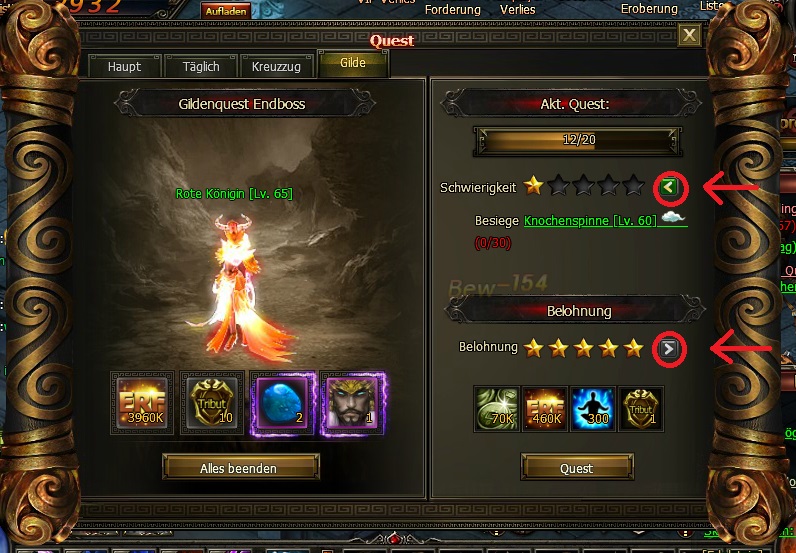Close the Quest window
Screen dimensions: 796x553
(690, 36)
